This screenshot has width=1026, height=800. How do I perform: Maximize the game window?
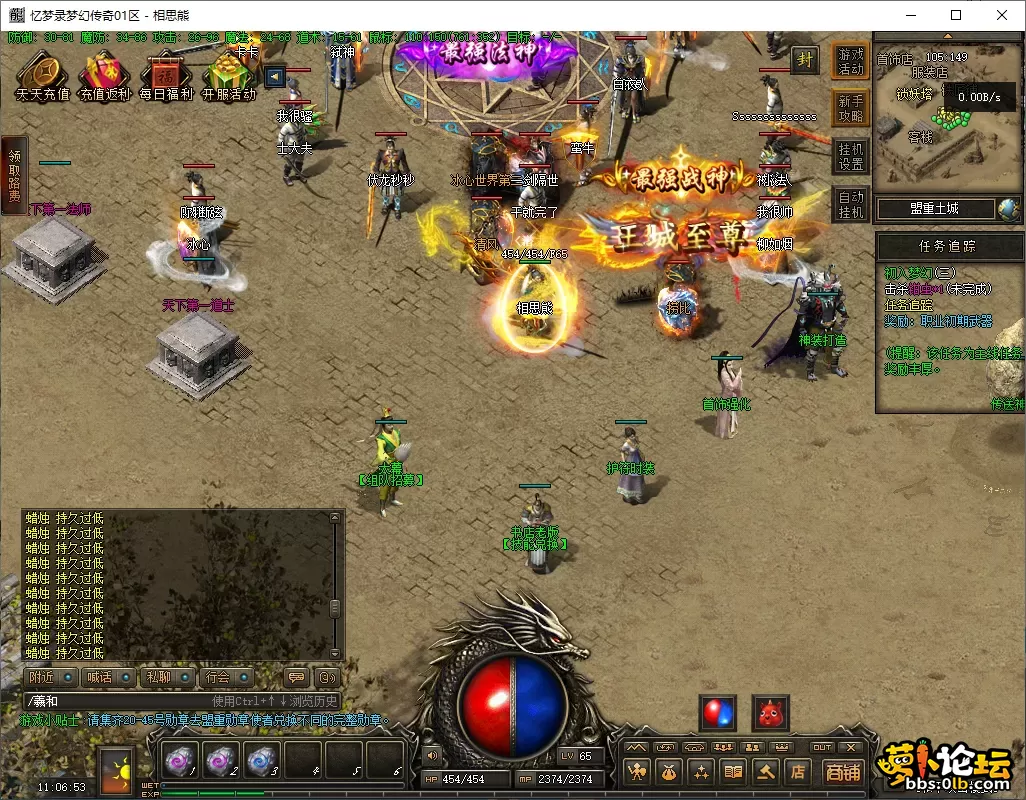click(956, 15)
